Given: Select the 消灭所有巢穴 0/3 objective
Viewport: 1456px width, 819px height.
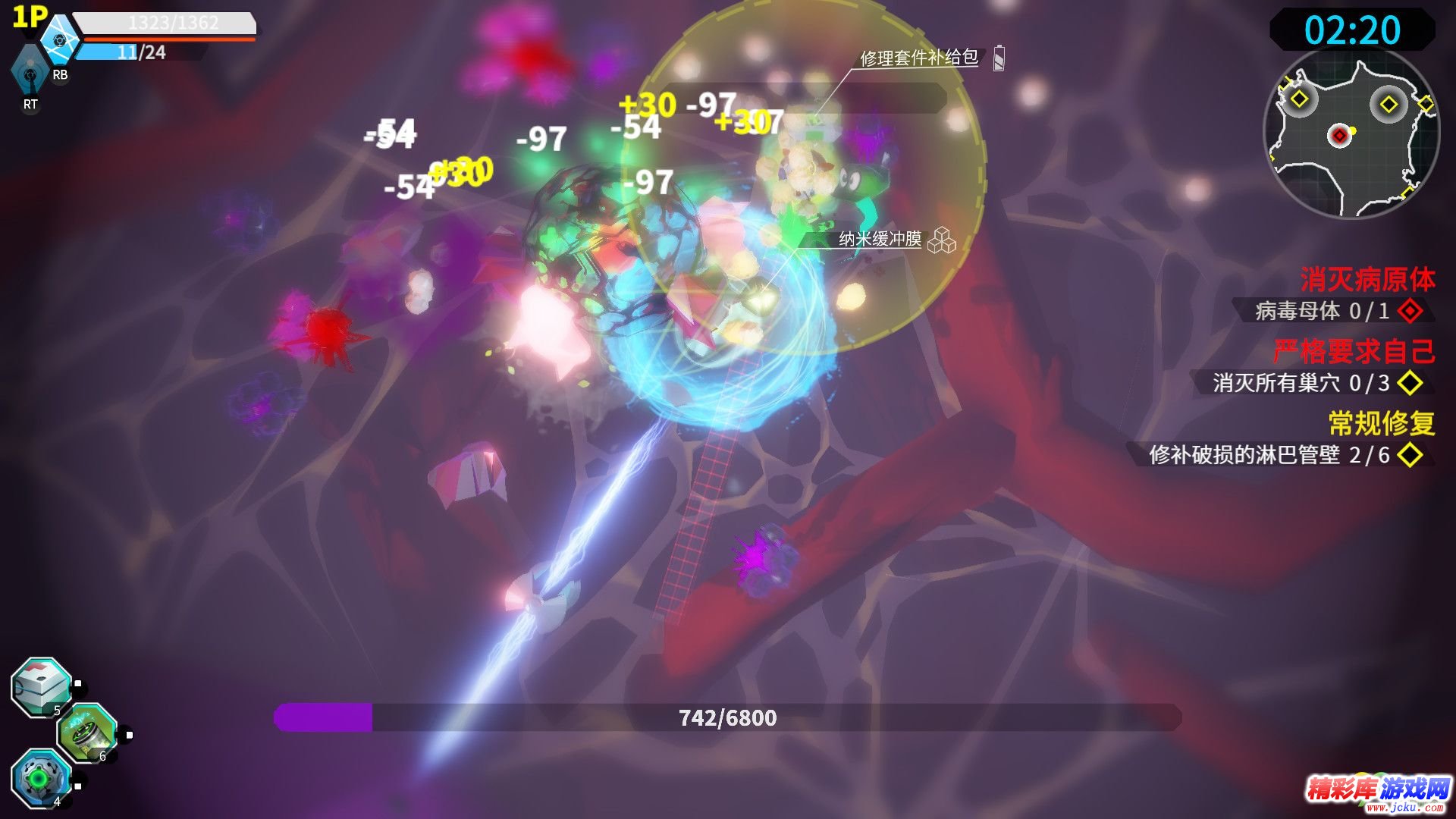Looking at the screenshot, I should click(1301, 382).
